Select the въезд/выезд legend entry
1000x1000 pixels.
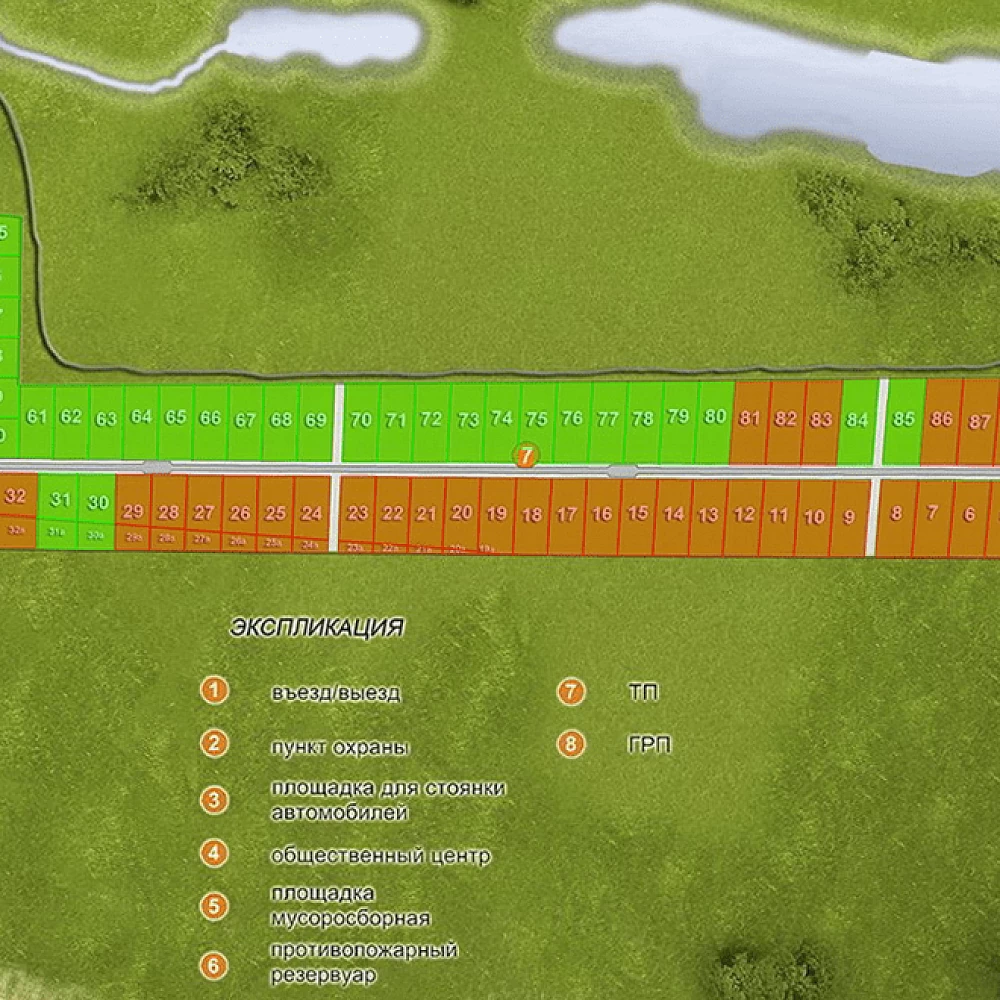click(x=335, y=692)
